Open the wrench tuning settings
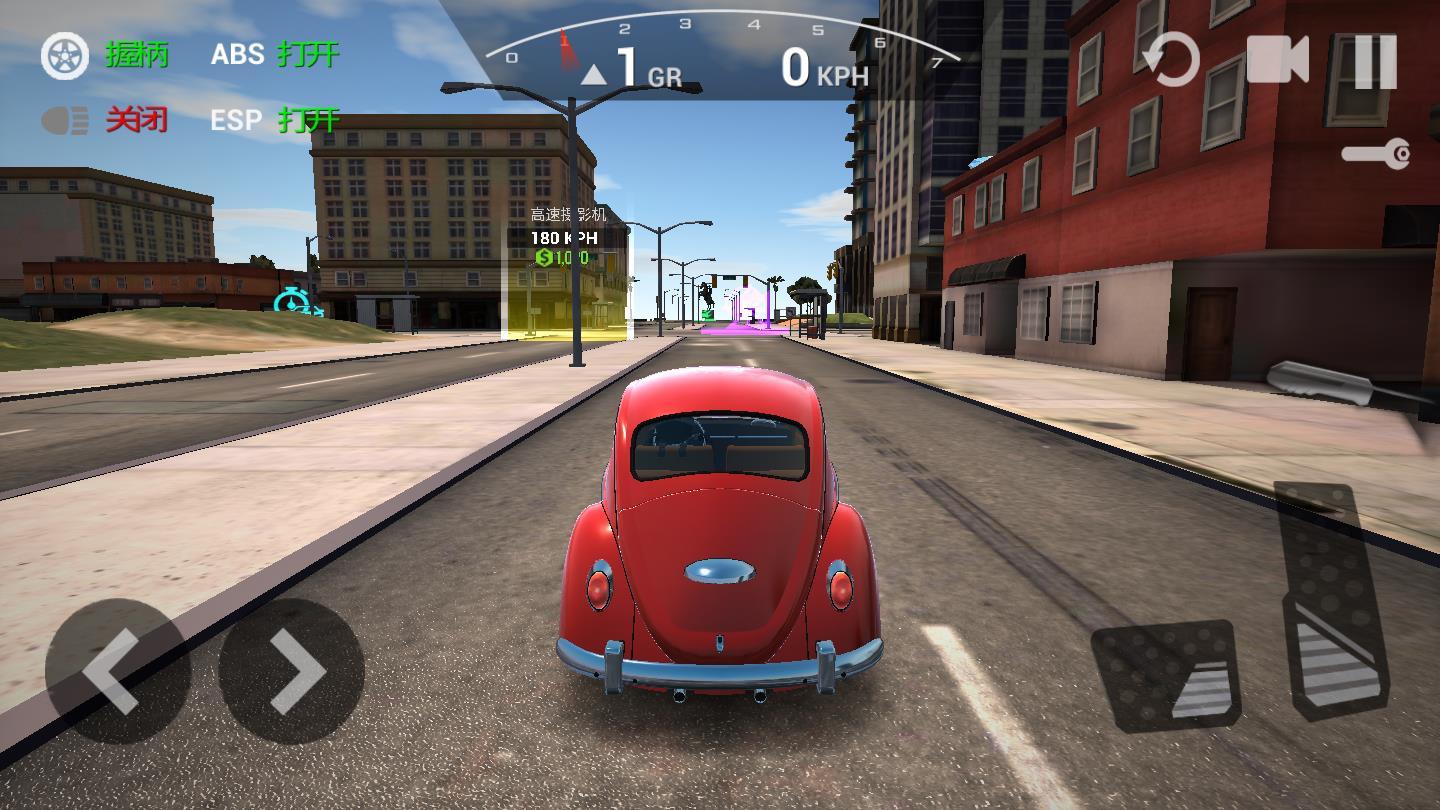Viewport: 1440px width, 810px height. pyautogui.click(x=1376, y=154)
